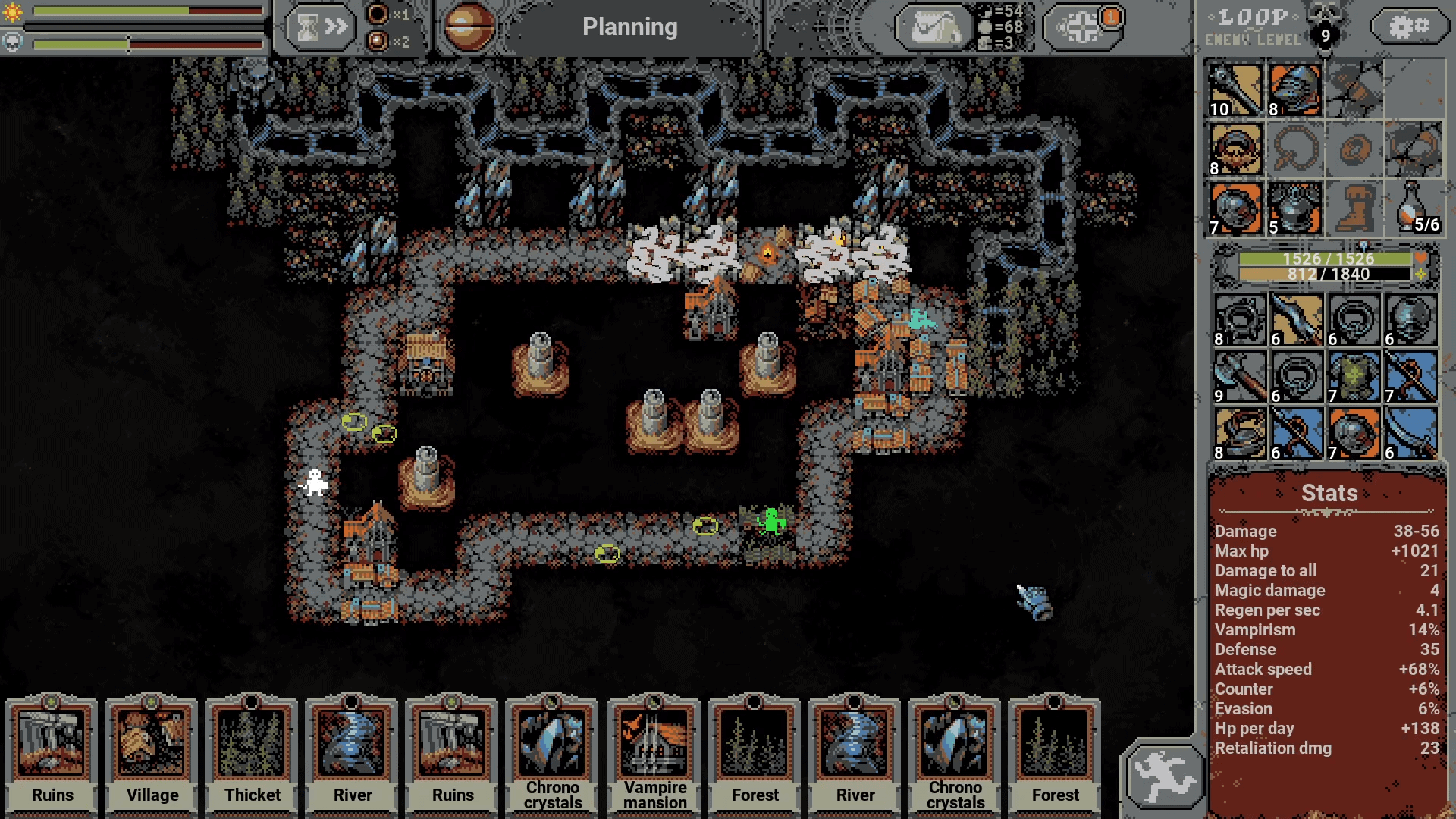Viewport: 1456px width, 819px height.
Task: Toggle the hourglass game speed button
Action: pyautogui.click(x=321, y=27)
